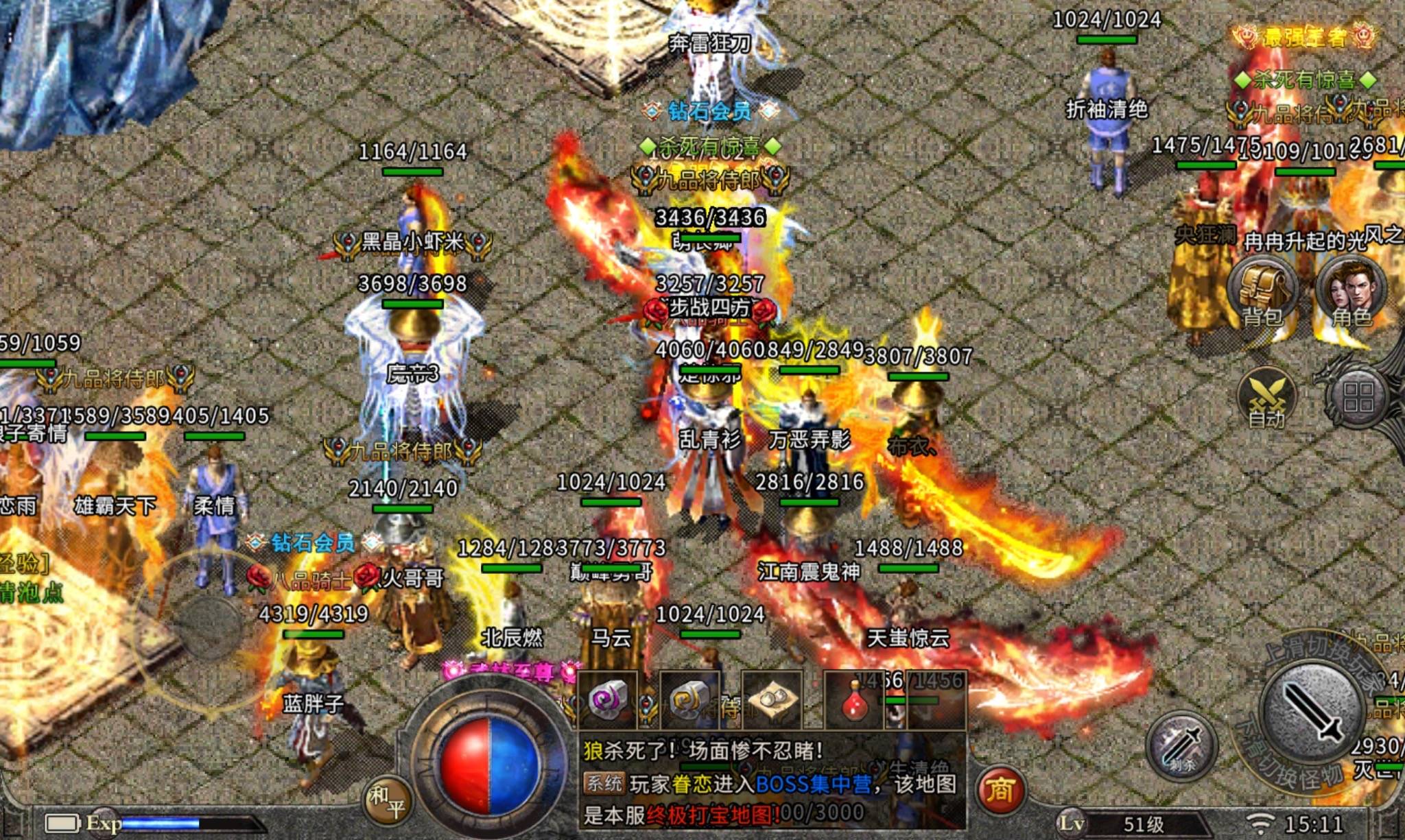The image size is (1405, 840).
Task: Use the purple swirl scroll in hotbar
Action: click(x=607, y=700)
